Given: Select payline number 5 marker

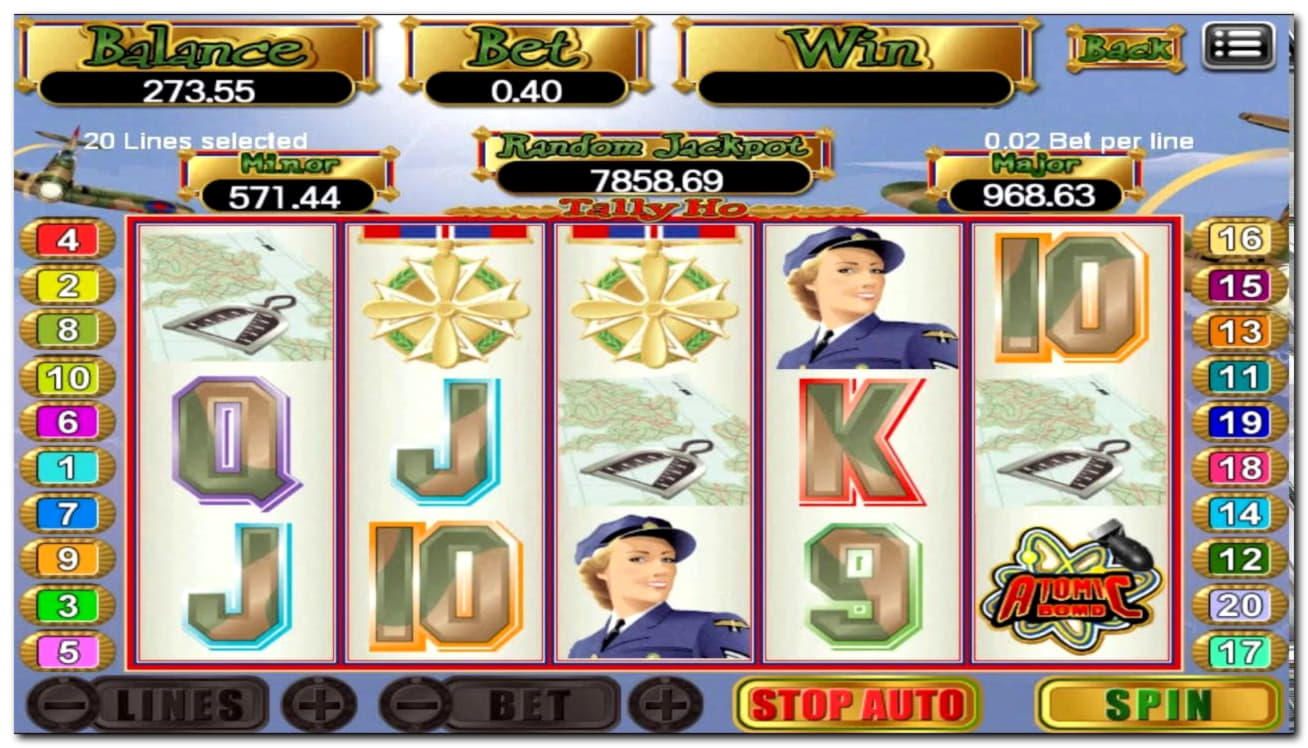Looking at the screenshot, I should tap(67, 652).
